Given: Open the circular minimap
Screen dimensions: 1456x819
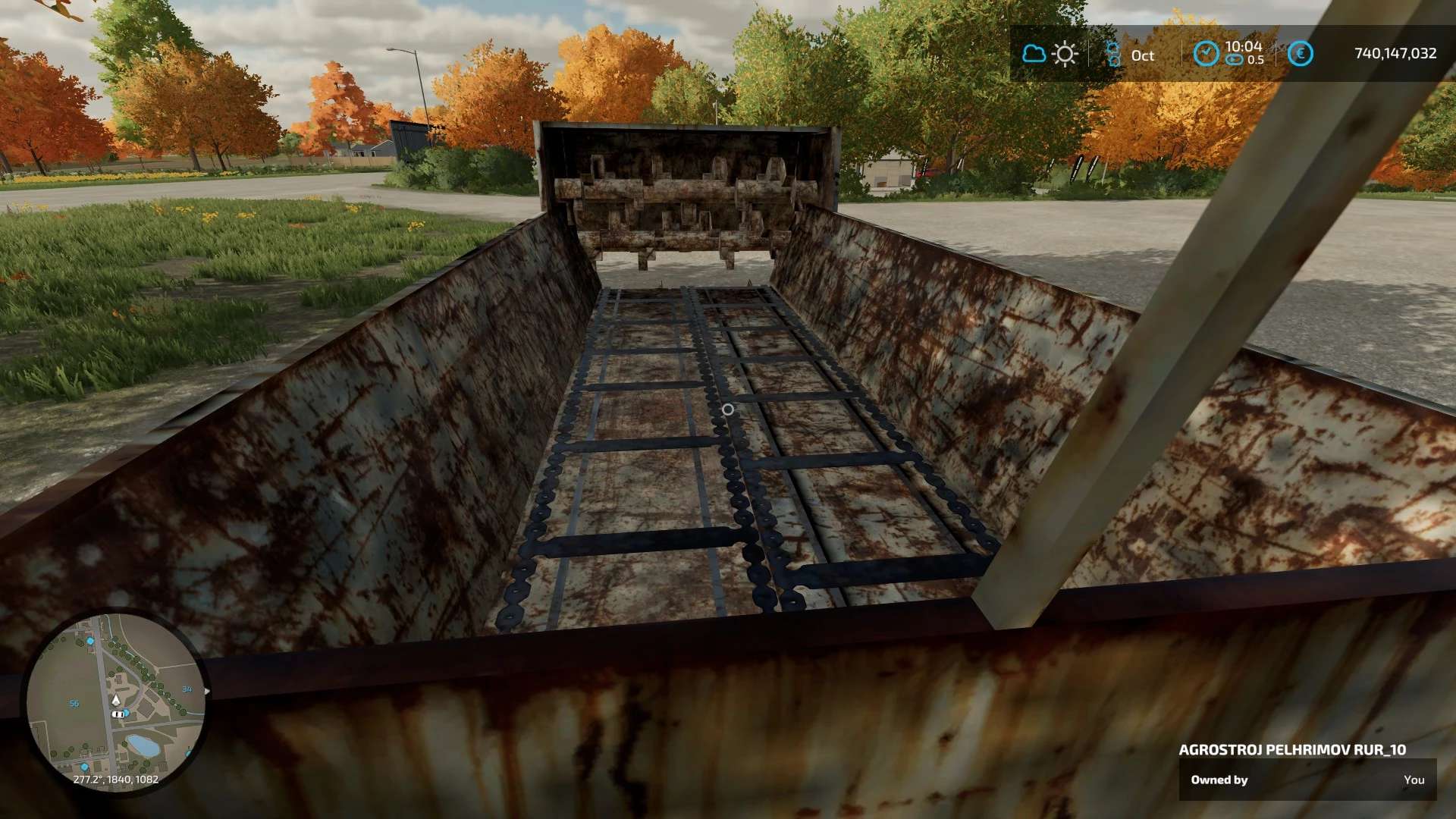Looking at the screenshot, I should (x=115, y=701).
